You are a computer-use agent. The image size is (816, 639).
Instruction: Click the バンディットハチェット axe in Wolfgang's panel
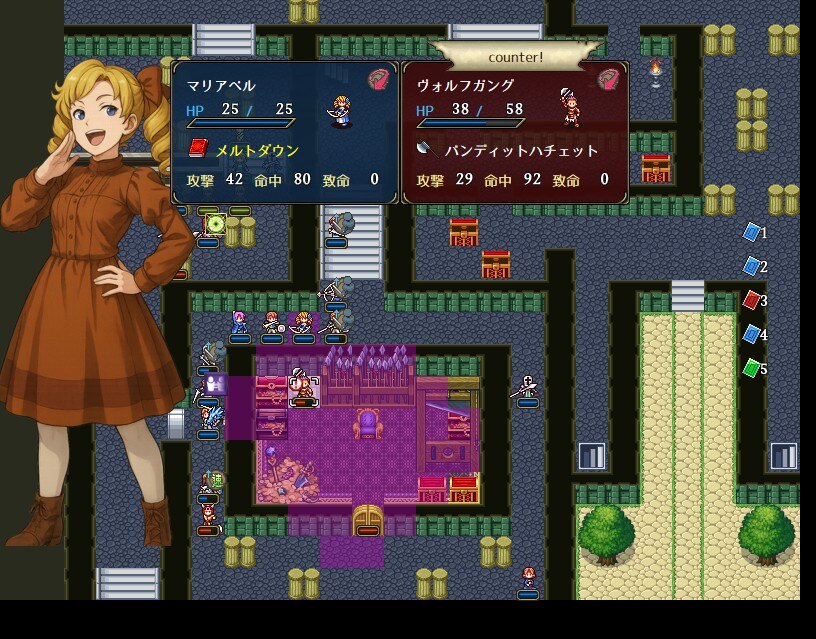pos(521,150)
